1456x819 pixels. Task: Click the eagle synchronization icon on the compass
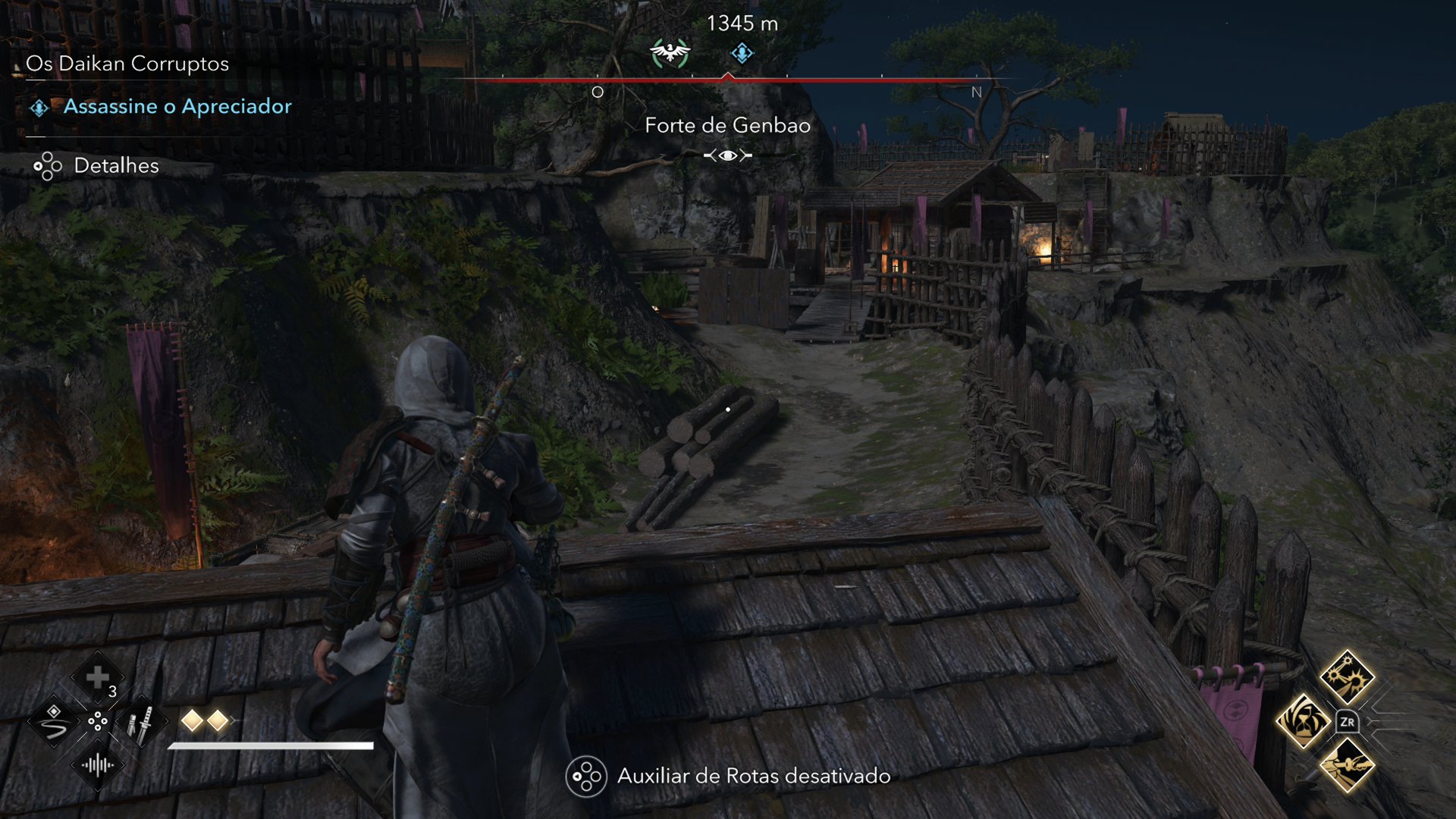[x=670, y=53]
